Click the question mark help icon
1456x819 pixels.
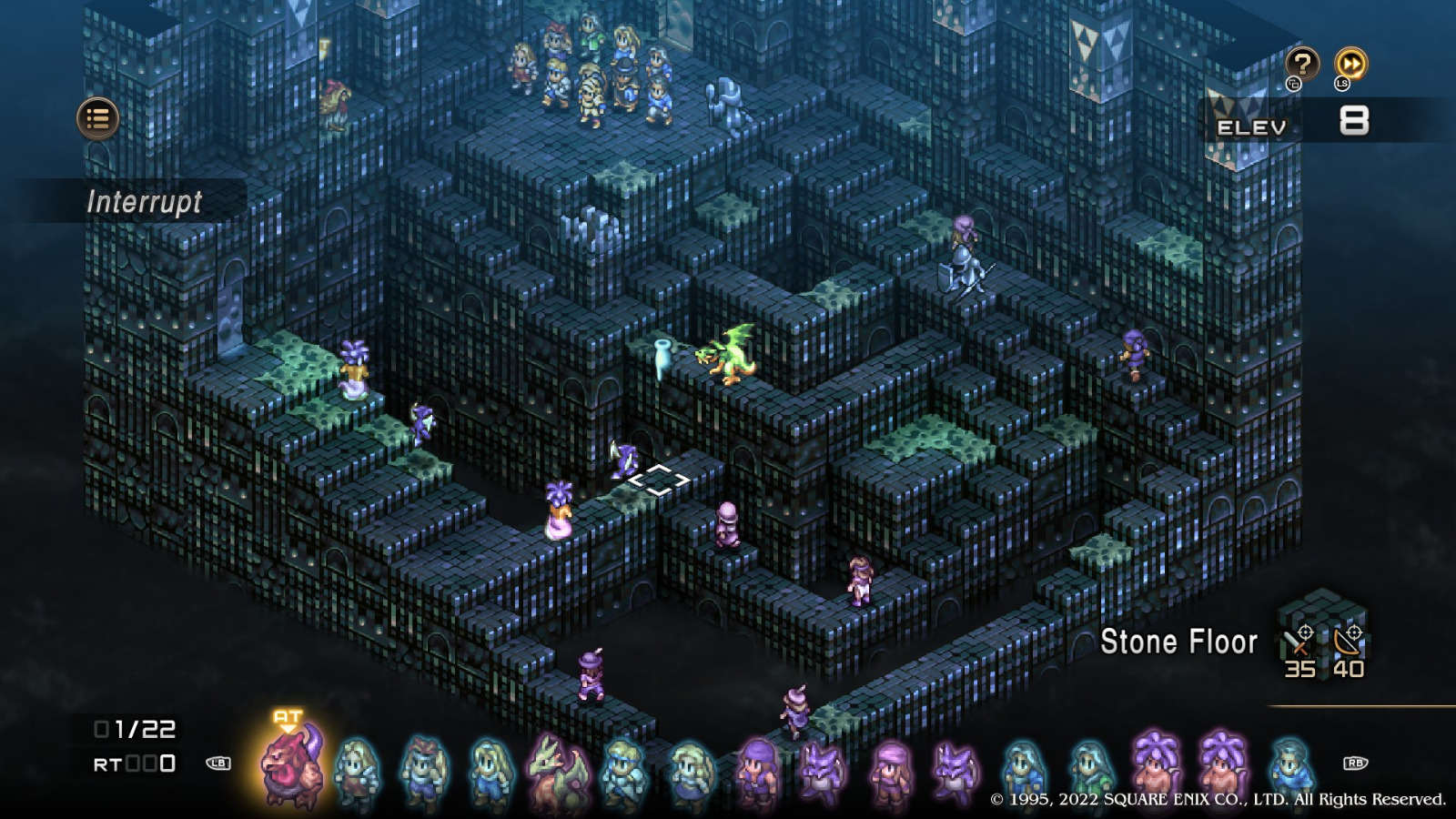[1303, 66]
